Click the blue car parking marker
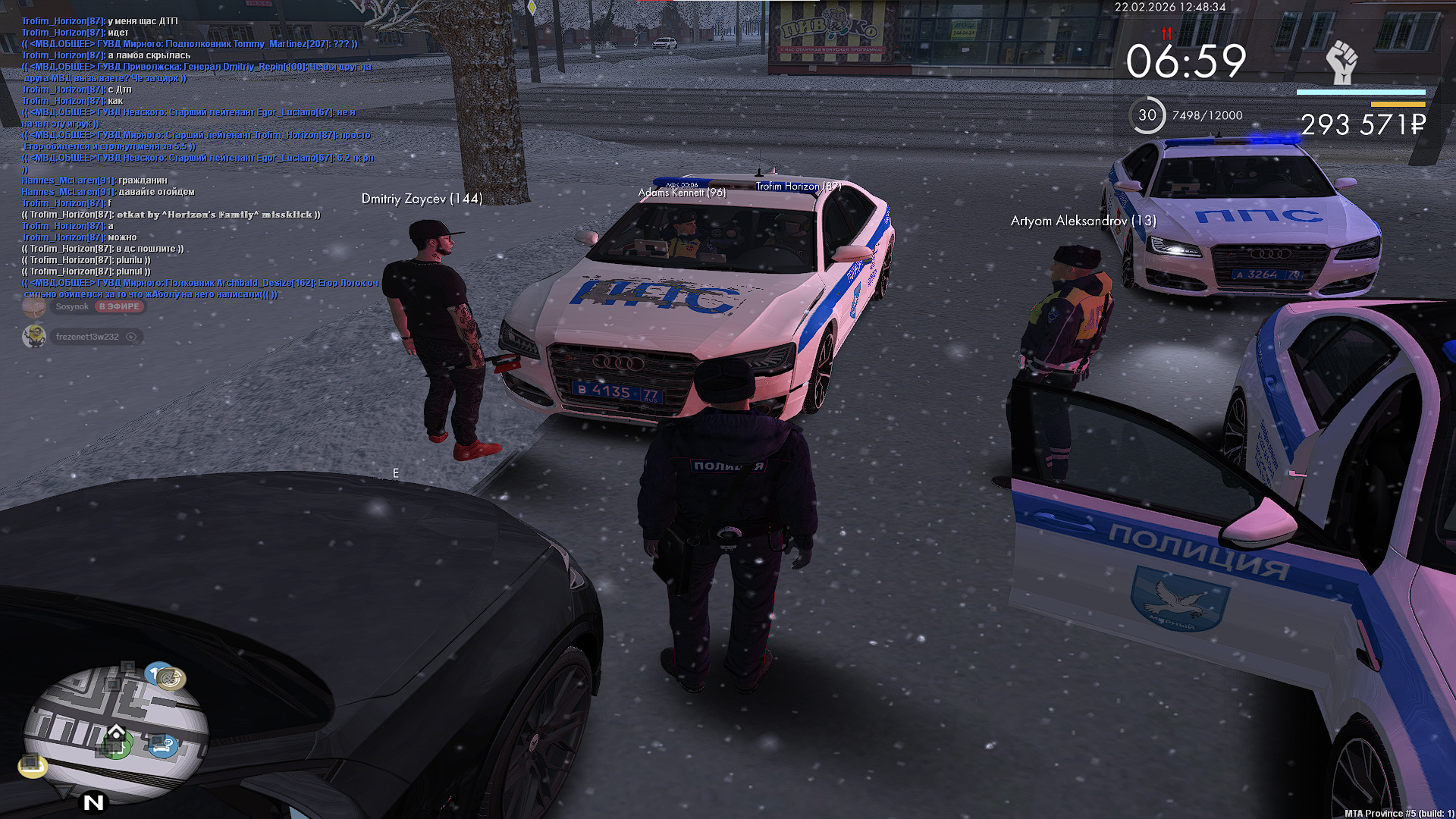This screenshot has height=819, width=1456. (162, 746)
